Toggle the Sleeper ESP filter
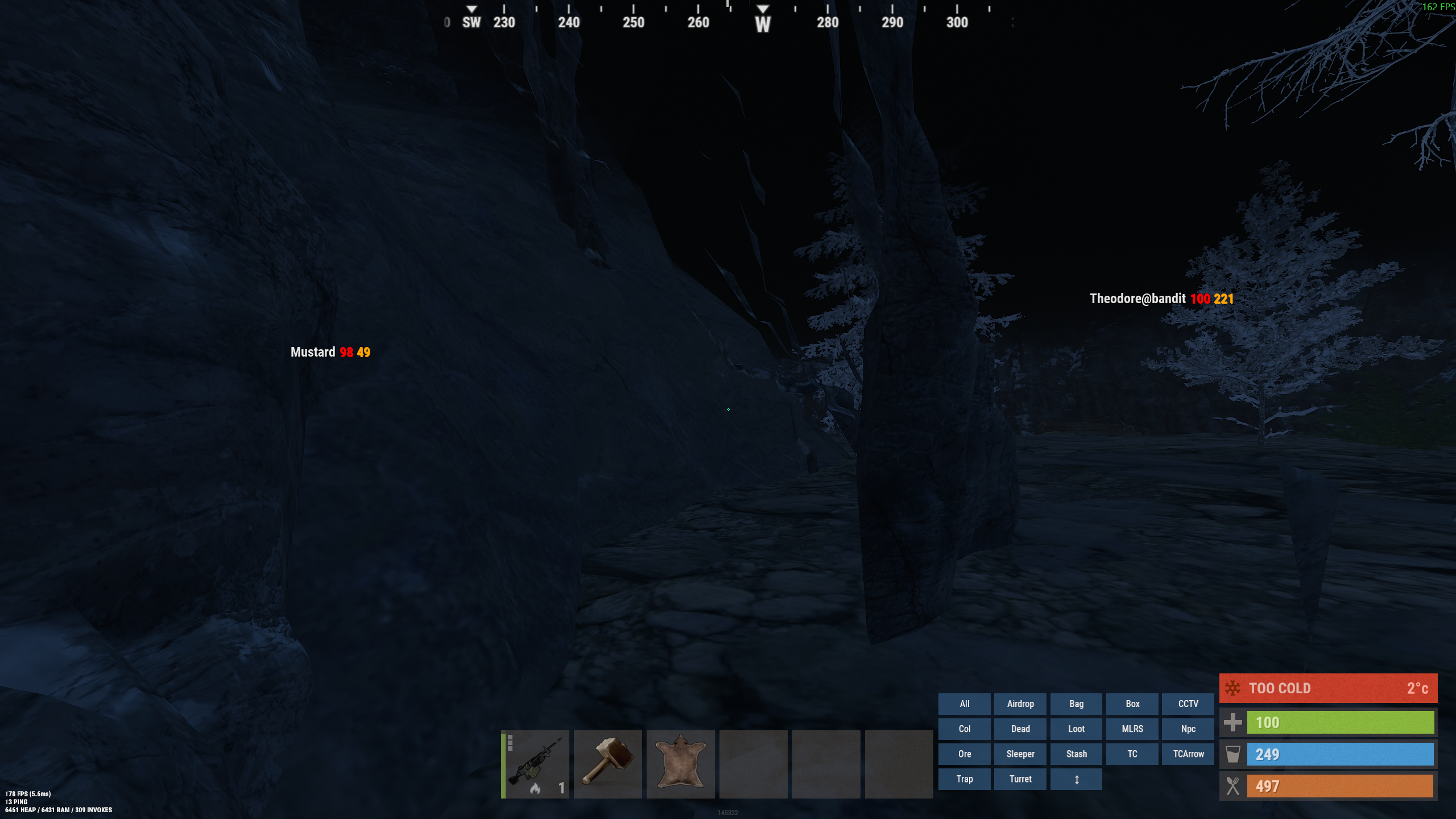 pos(1020,754)
